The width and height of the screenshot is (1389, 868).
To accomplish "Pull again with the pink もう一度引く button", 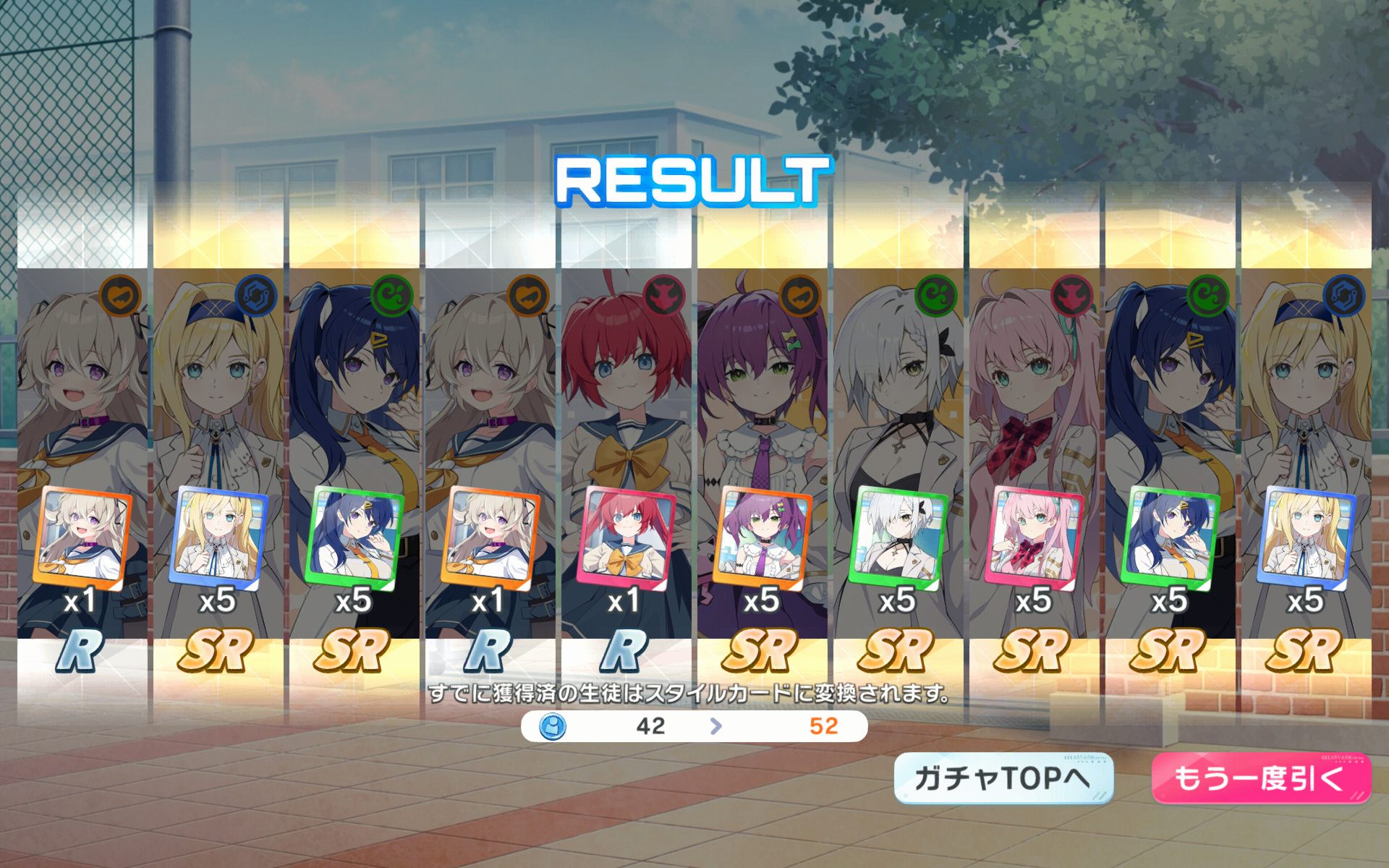I will coord(1260,778).
